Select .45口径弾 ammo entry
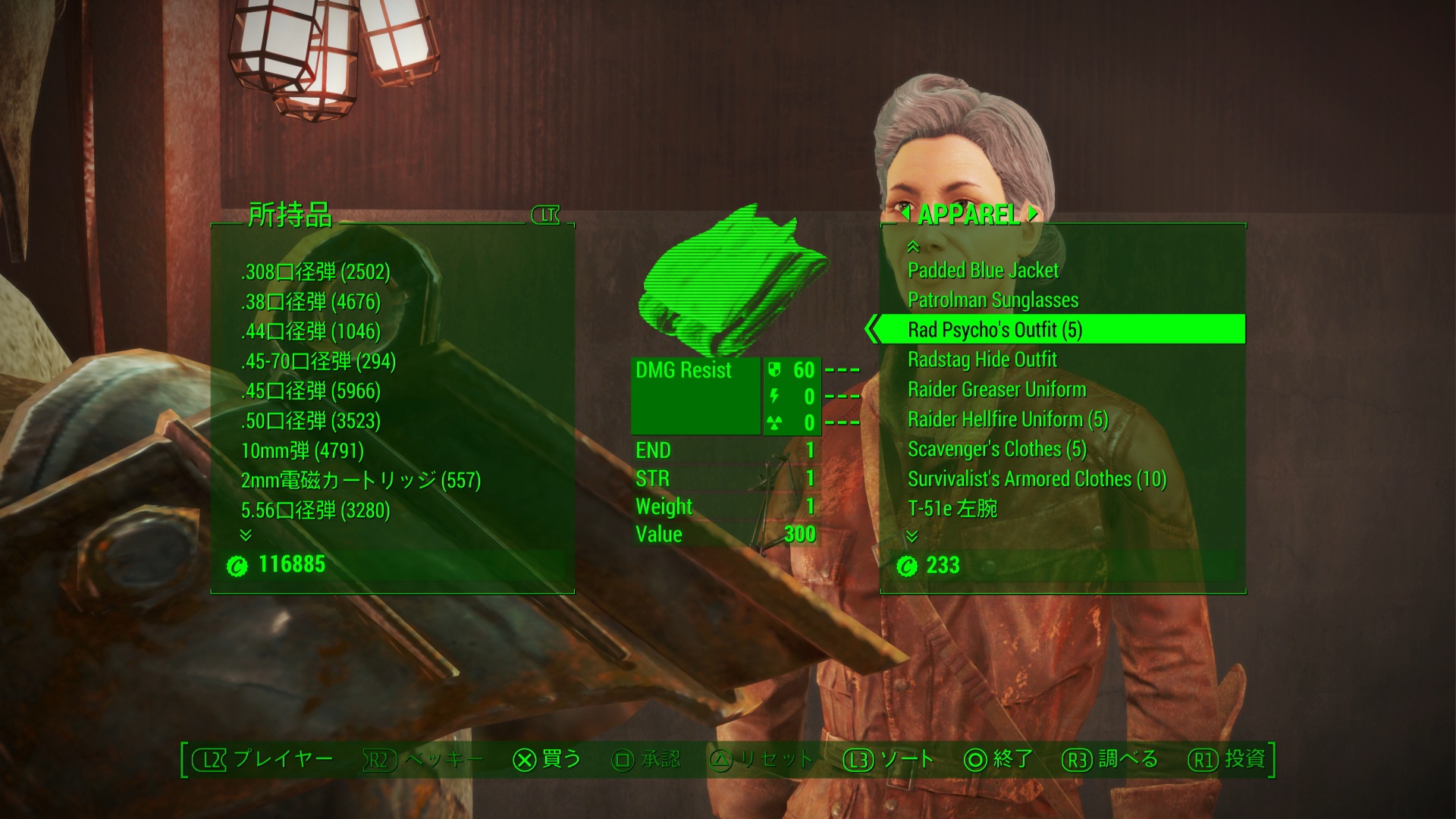The image size is (1456, 819). coord(311,391)
